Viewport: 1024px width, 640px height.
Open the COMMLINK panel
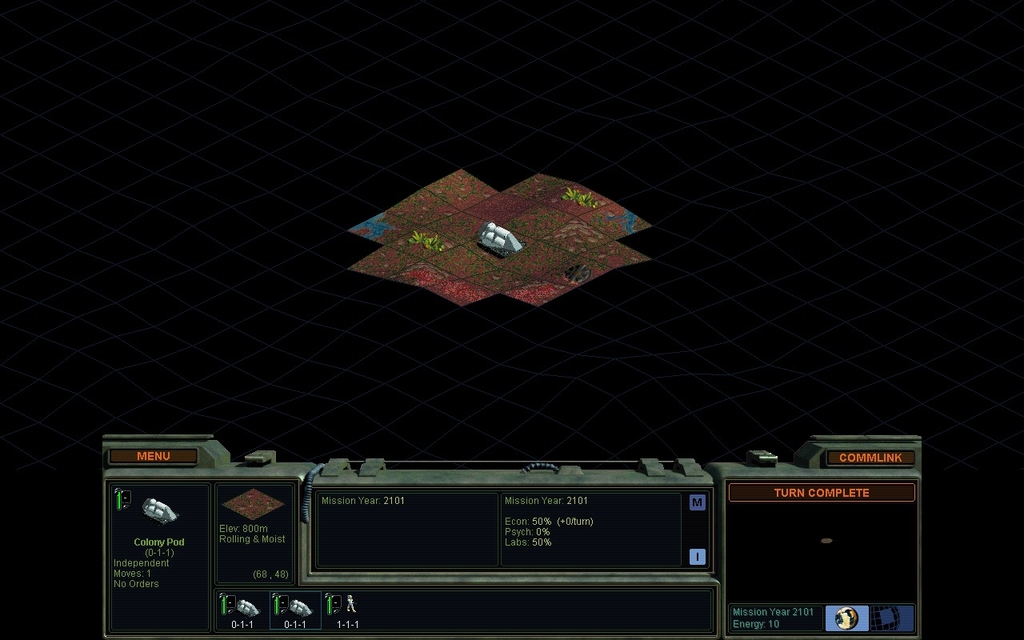pos(870,457)
